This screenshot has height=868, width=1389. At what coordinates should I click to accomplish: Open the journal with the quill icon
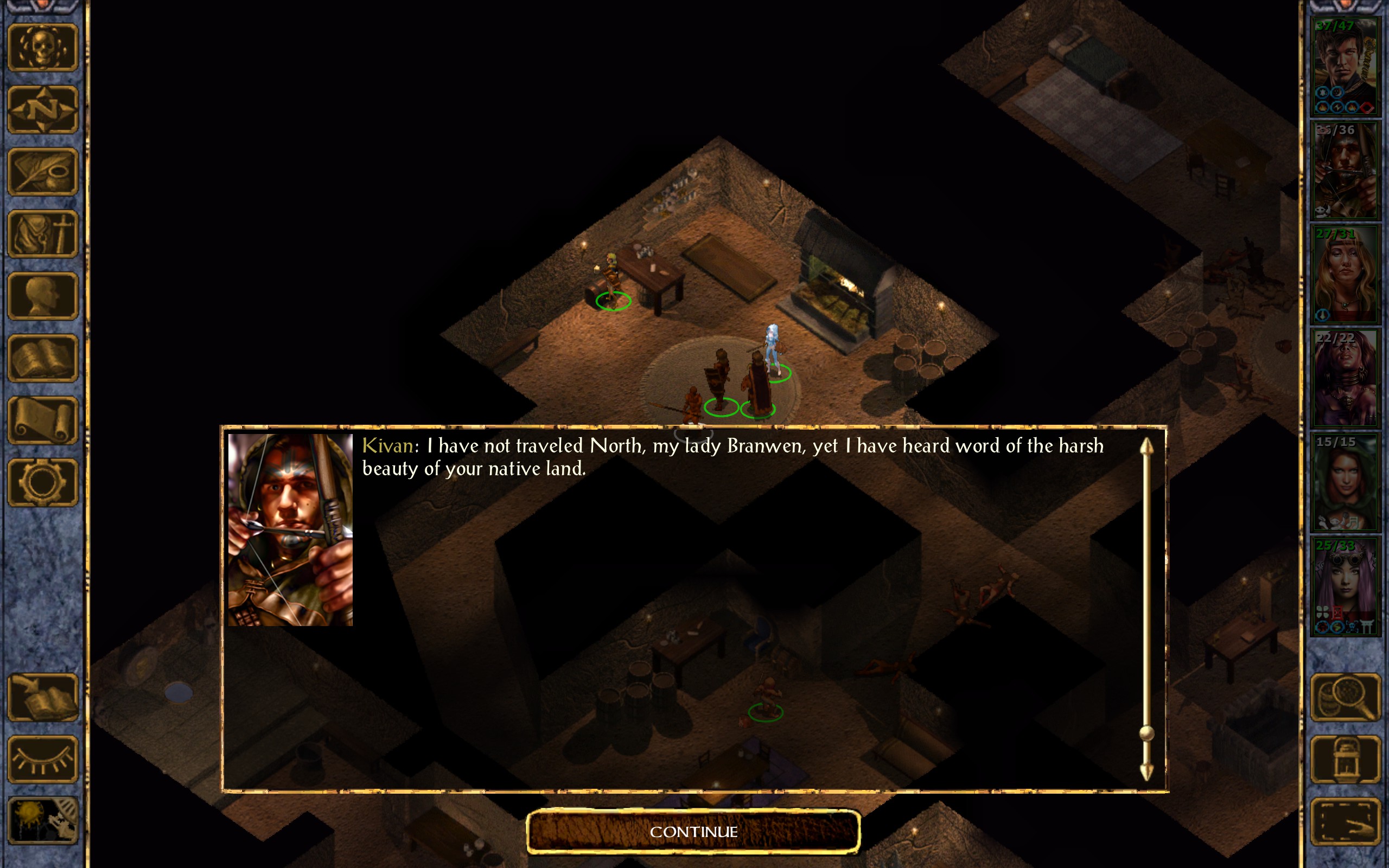42,171
